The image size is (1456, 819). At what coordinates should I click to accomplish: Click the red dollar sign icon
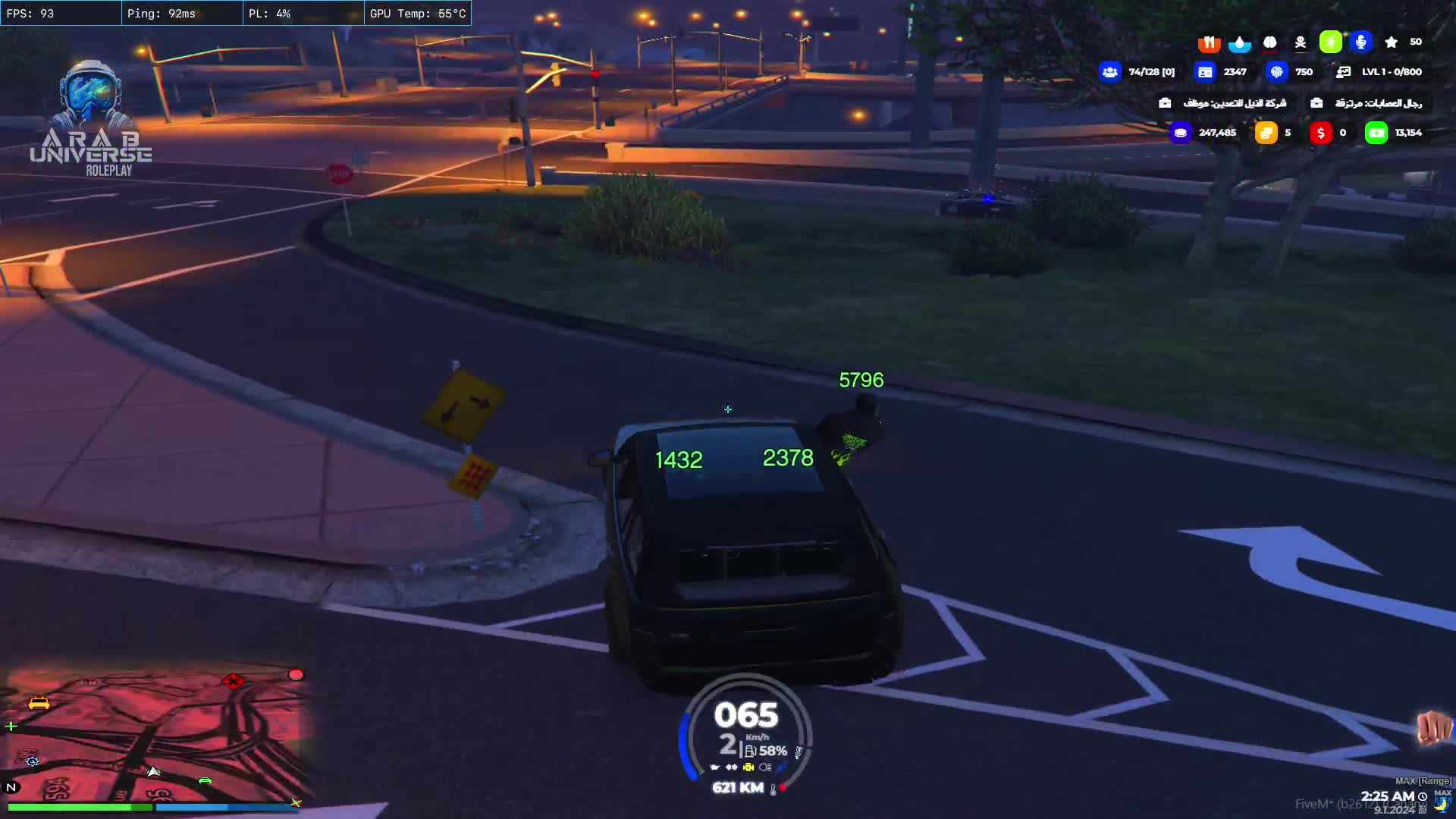tap(1320, 133)
